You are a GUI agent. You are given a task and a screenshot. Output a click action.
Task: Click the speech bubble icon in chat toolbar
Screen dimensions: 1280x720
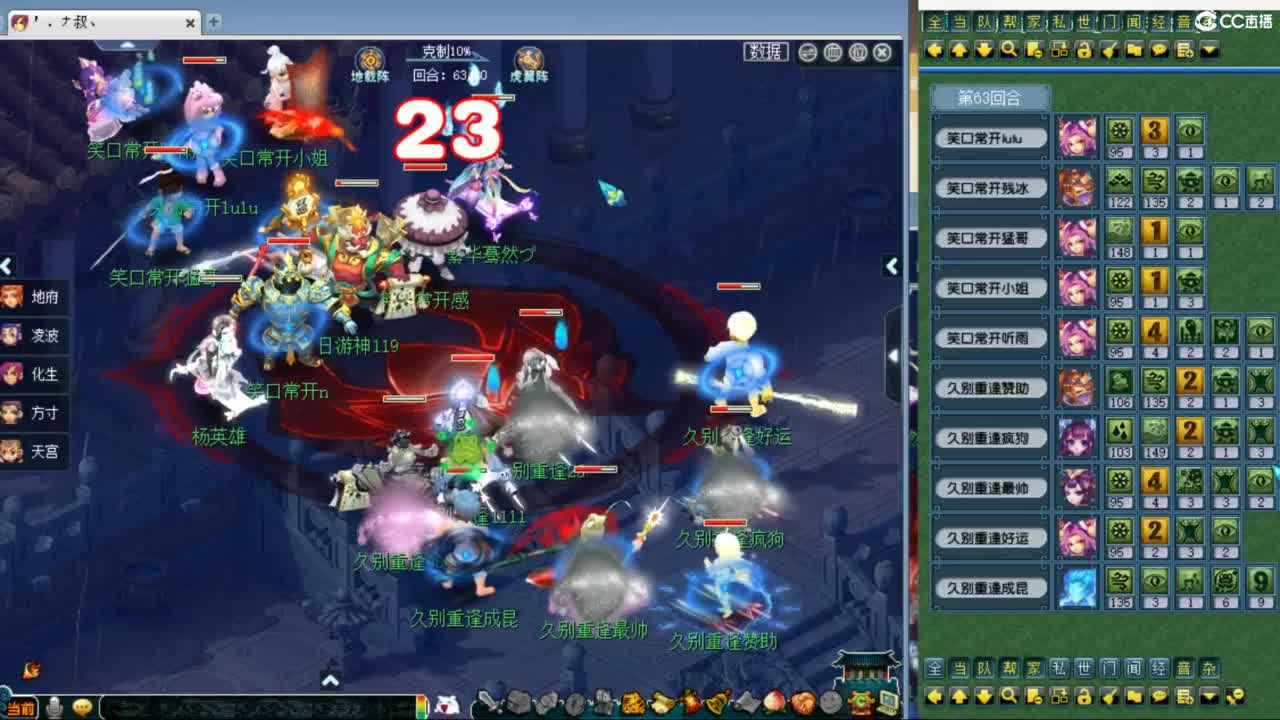[1158, 48]
